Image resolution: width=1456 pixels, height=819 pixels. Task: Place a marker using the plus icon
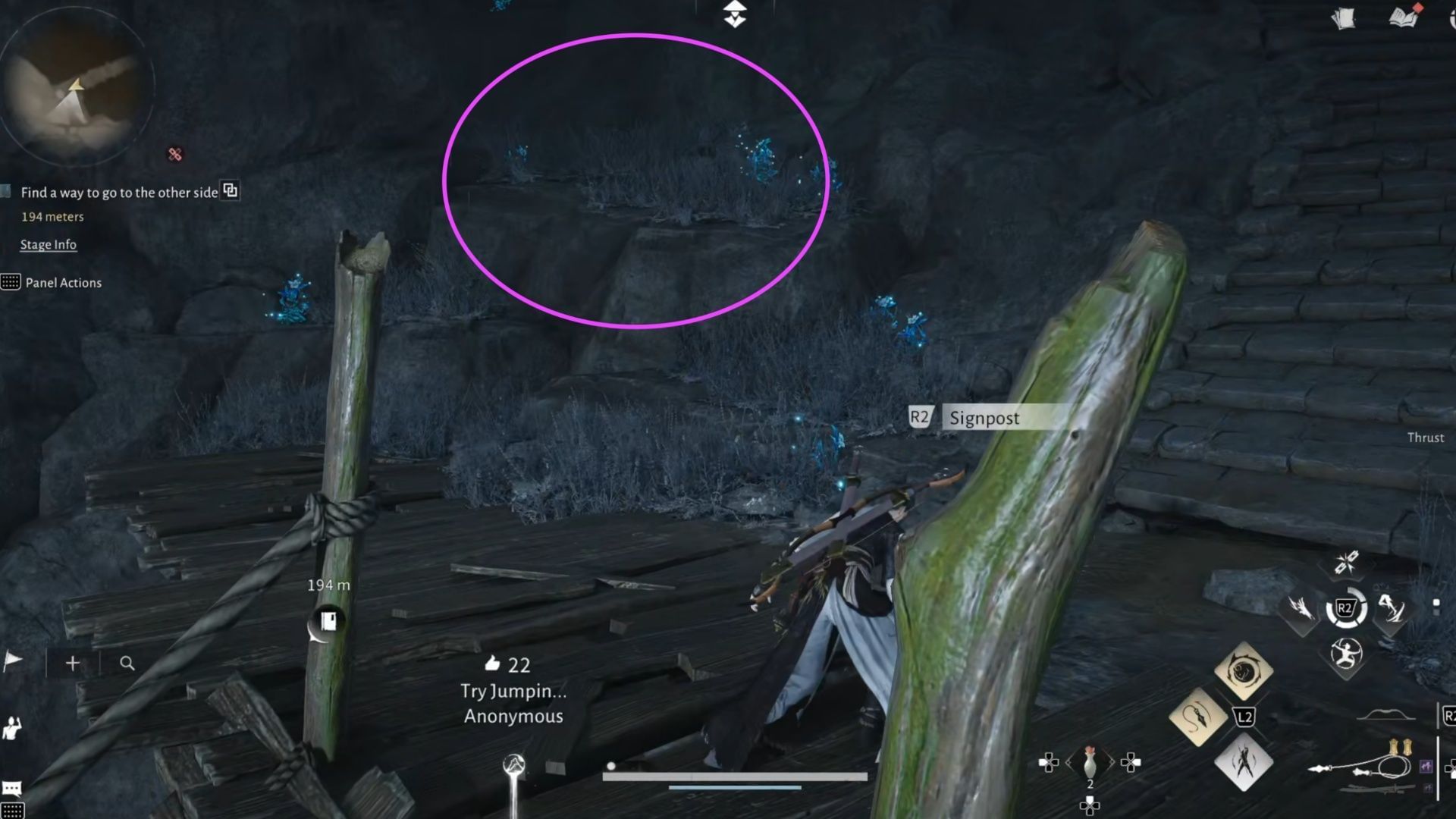pyautogui.click(x=71, y=663)
